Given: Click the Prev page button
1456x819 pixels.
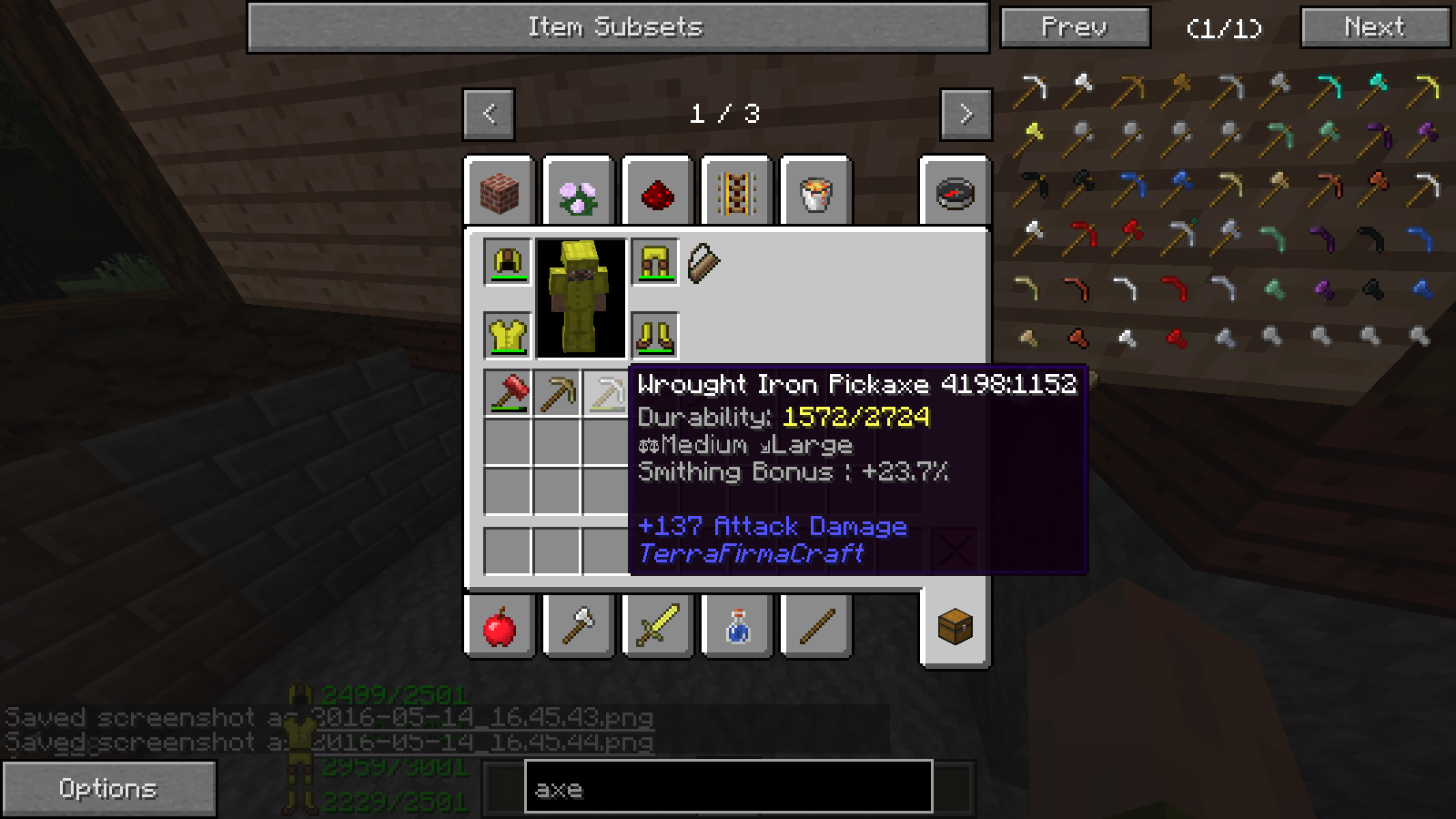Looking at the screenshot, I should 1075,27.
